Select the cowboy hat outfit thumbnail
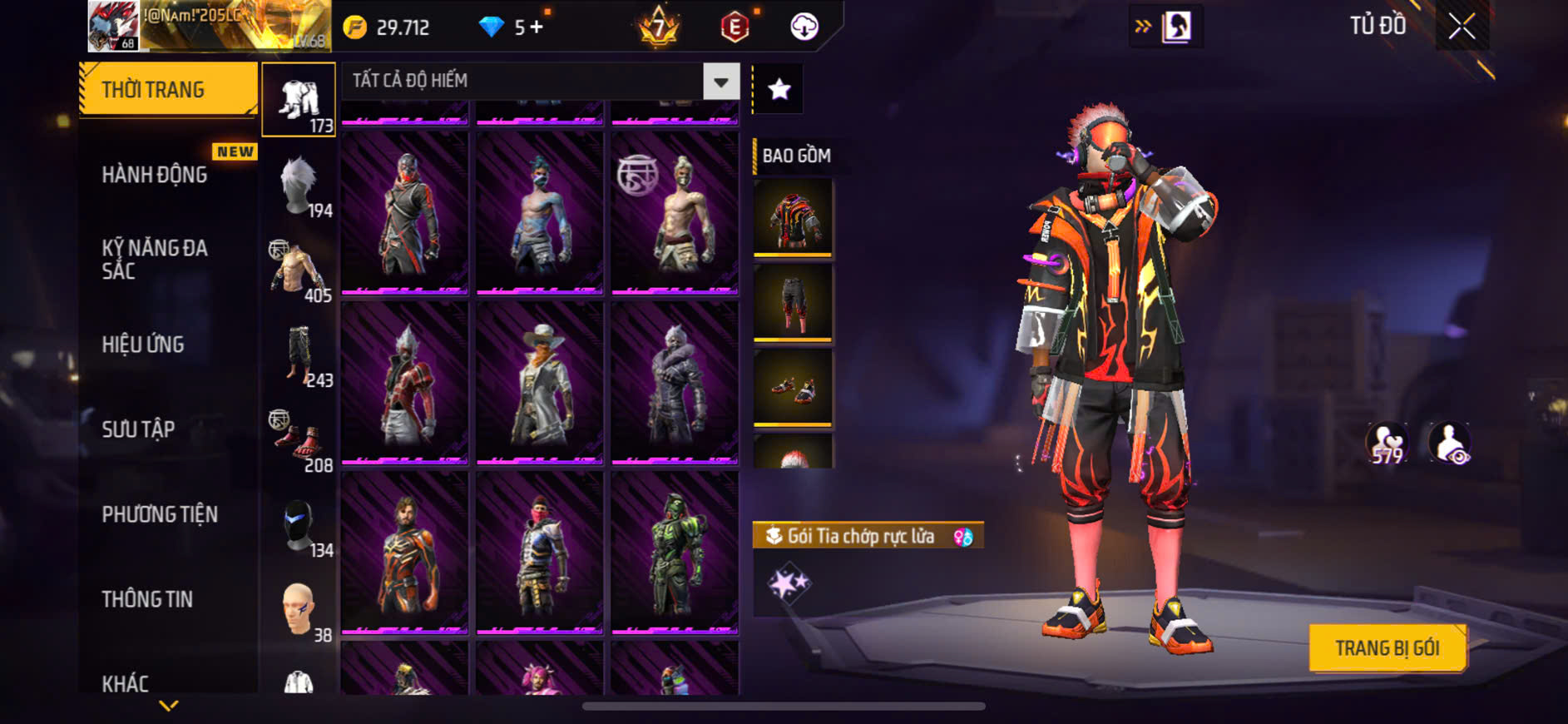This screenshot has height=724, width=1568. click(x=540, y=383)
